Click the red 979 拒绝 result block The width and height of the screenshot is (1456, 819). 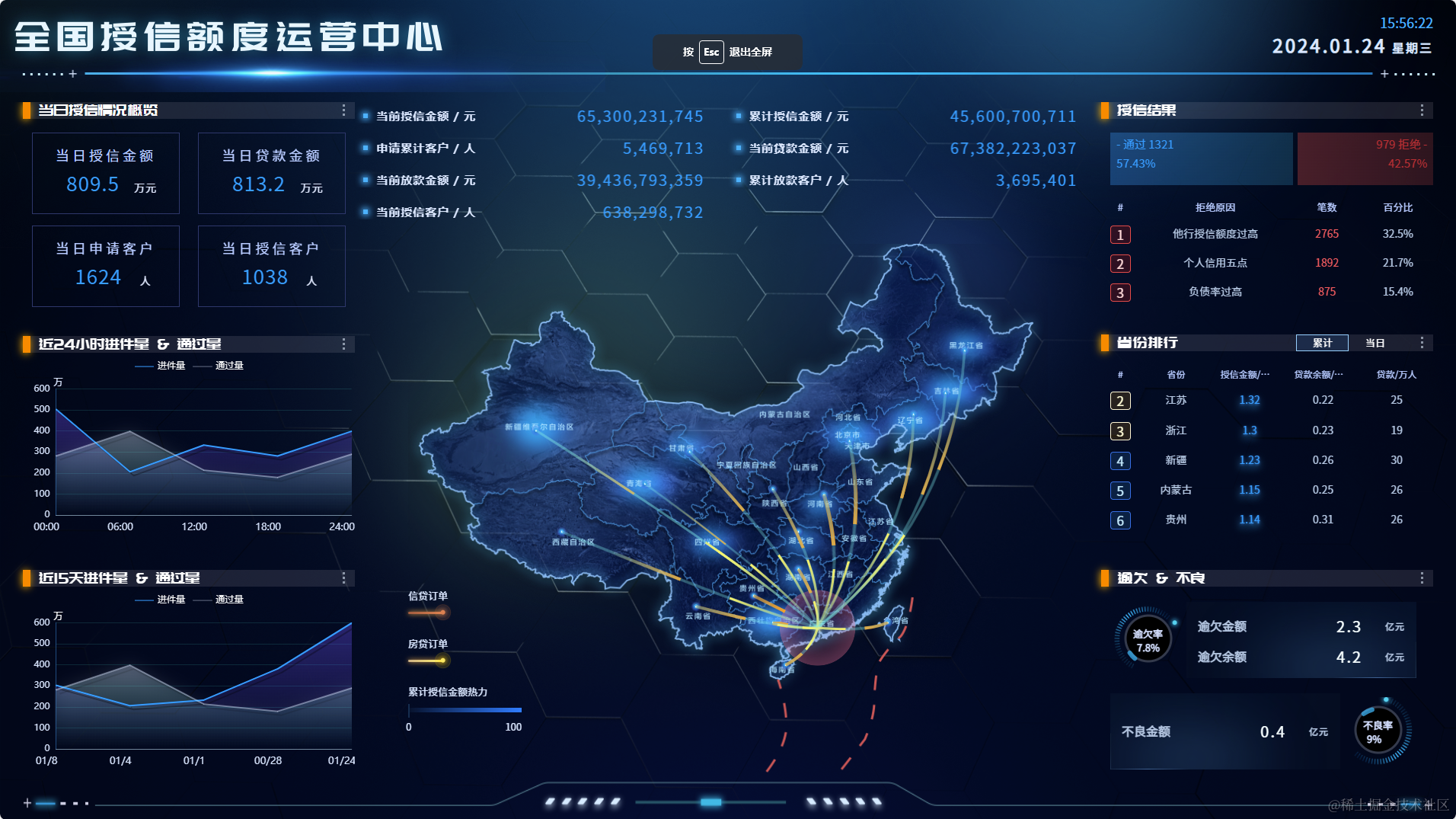1365,158
